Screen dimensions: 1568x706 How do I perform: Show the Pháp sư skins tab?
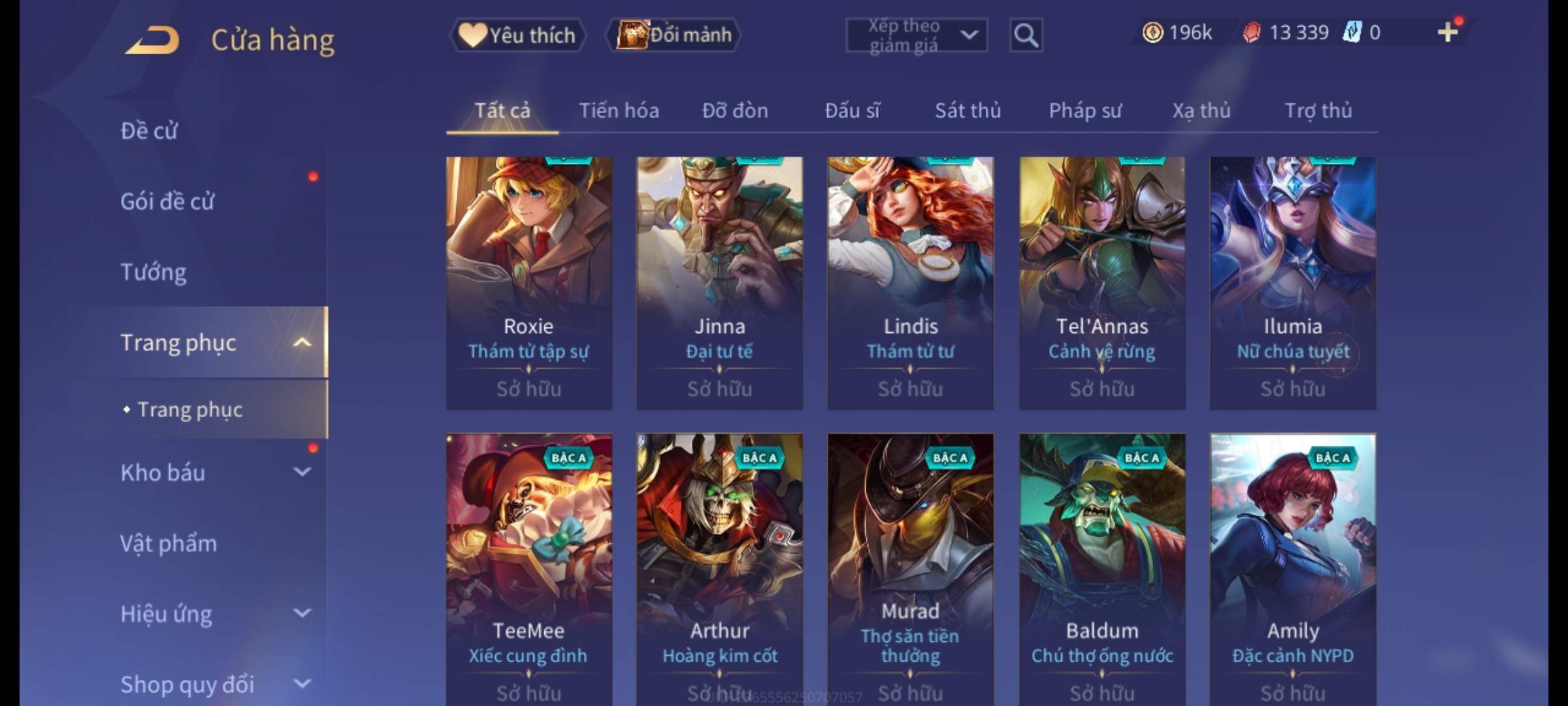point(1085,110)
